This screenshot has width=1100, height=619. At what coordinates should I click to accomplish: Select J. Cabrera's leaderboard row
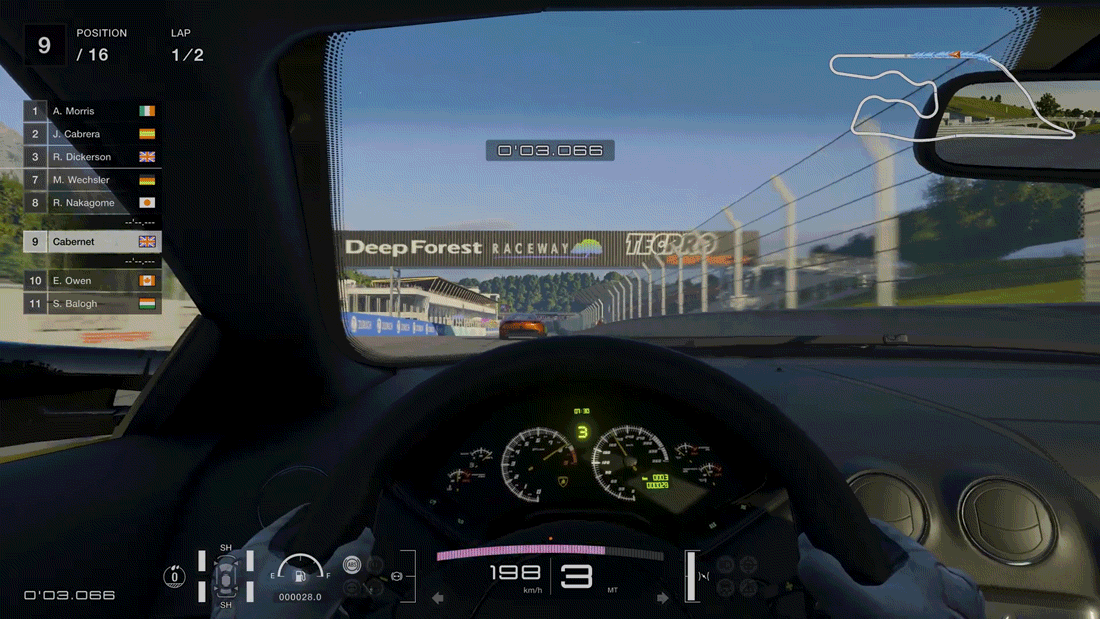point(92,134)
